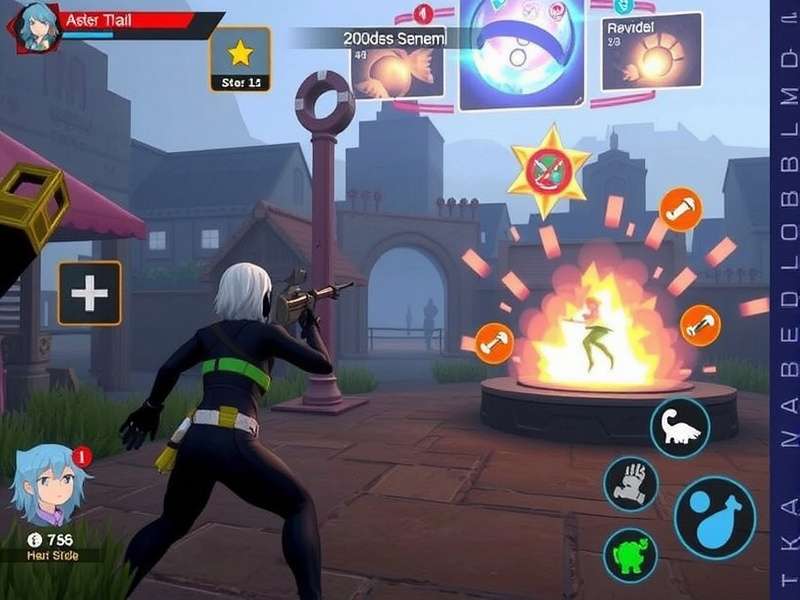Fire the large blue bomb button

click(714, 518)
